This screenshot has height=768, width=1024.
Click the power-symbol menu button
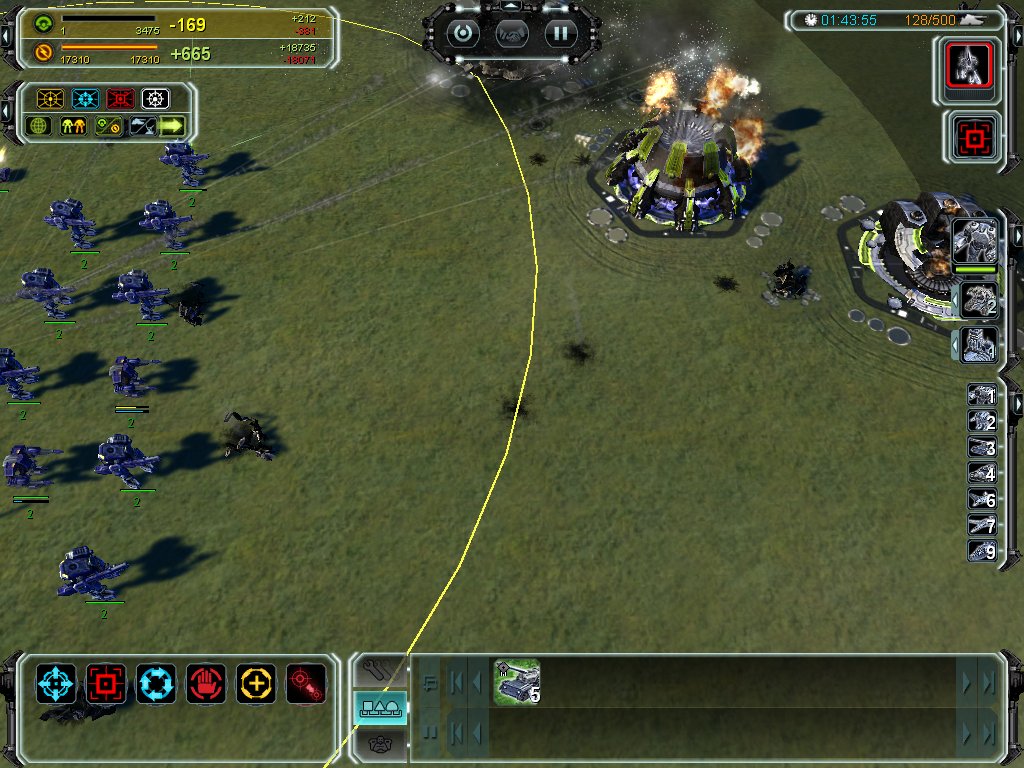coord(462,33)
